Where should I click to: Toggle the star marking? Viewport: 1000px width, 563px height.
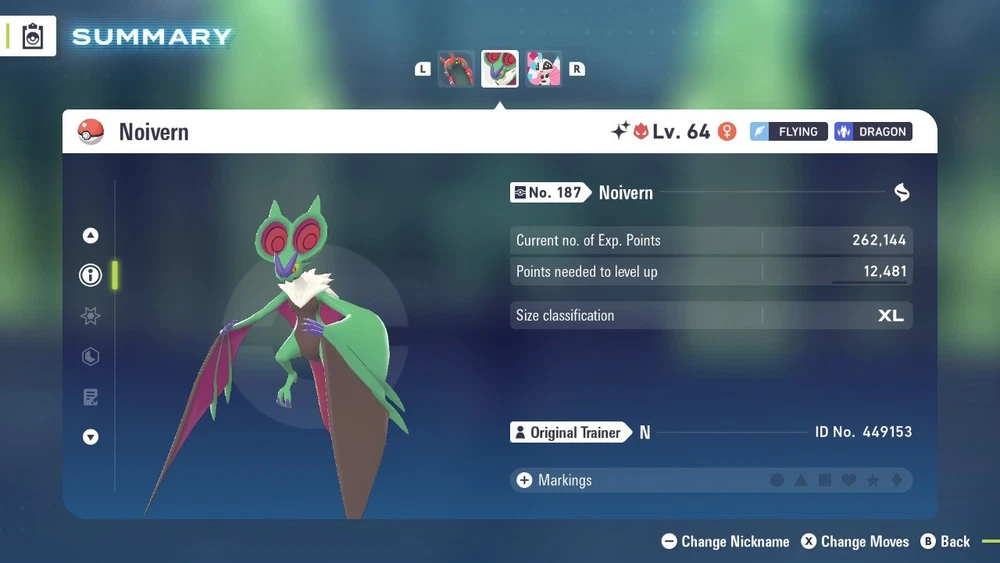(x=873, y=481)
